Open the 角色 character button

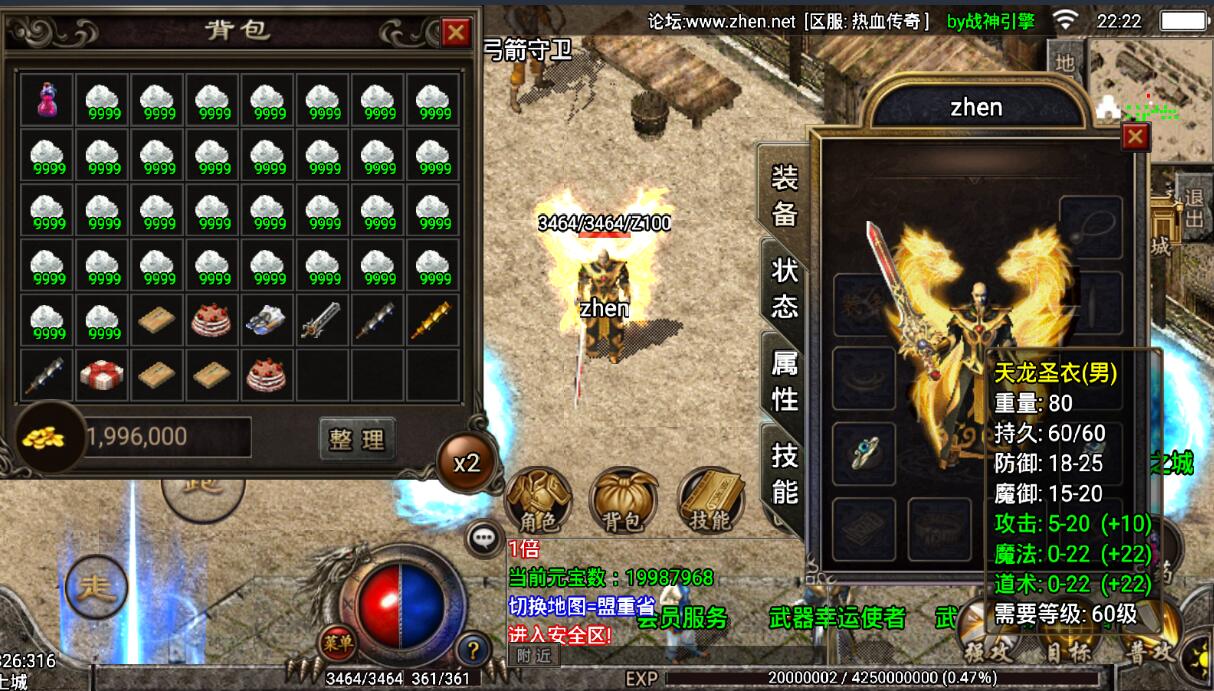pyautogui.click(x=539, y=500)
